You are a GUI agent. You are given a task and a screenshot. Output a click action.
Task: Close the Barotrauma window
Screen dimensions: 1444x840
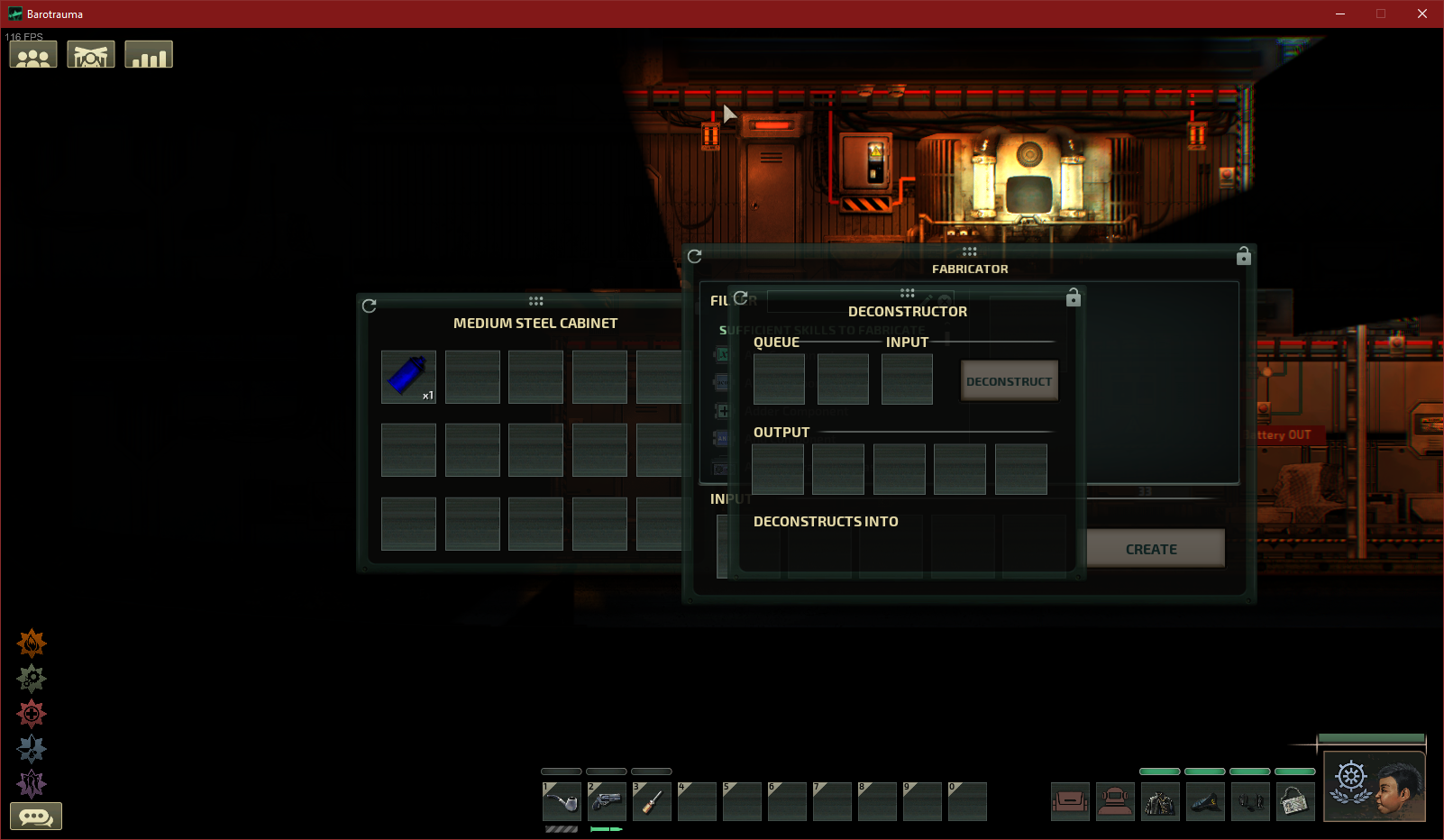[1422, 14]
